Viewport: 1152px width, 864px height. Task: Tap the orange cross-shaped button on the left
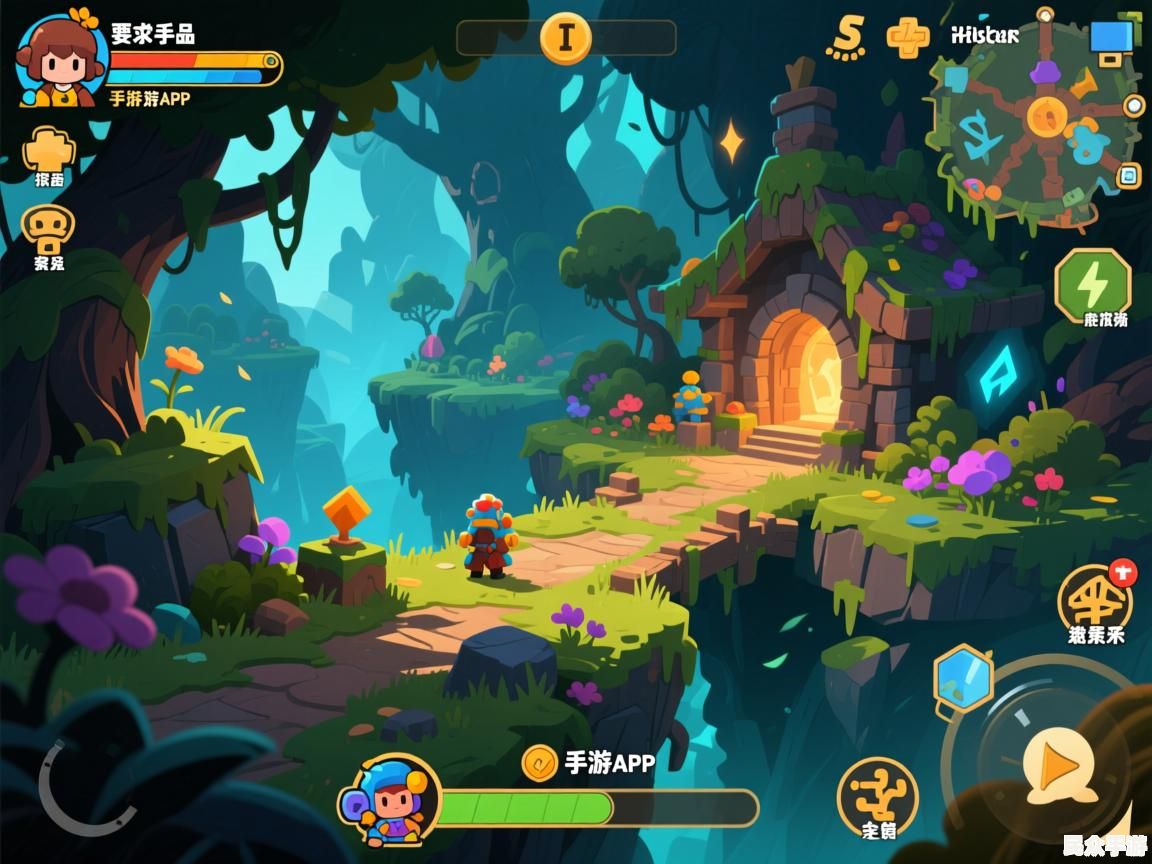49,151
